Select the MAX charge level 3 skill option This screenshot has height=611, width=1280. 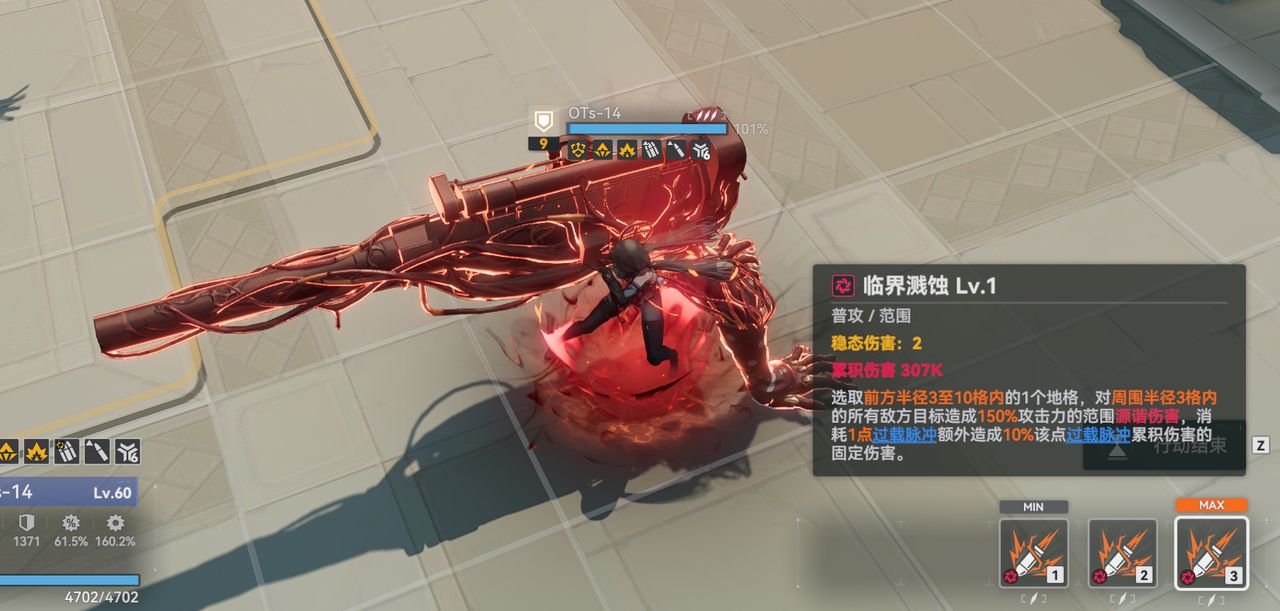(x=1211, y=553)
